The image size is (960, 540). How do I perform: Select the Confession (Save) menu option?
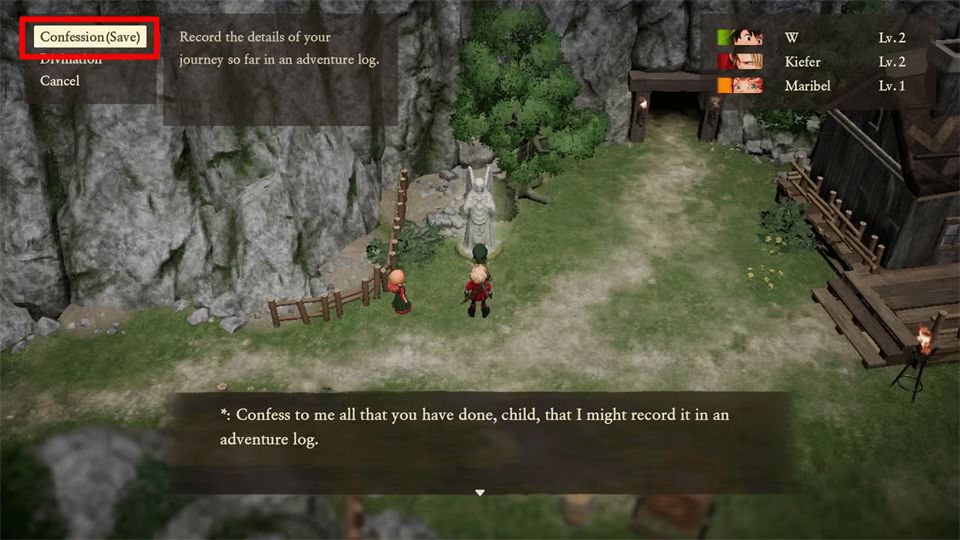click(x=90, y=37)
